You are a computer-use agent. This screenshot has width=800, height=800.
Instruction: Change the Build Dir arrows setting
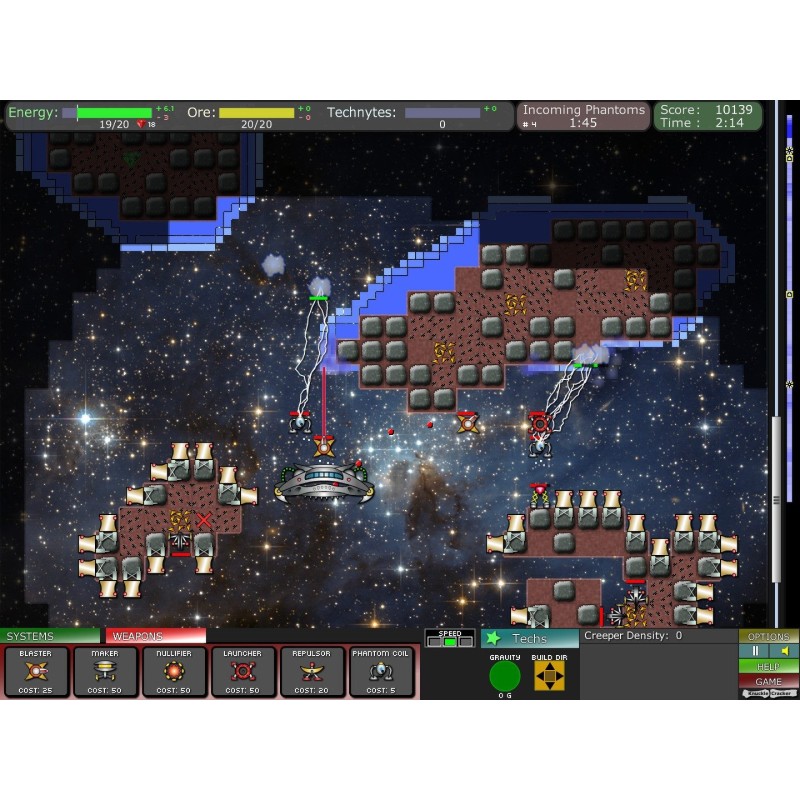(x=549, y=677)
